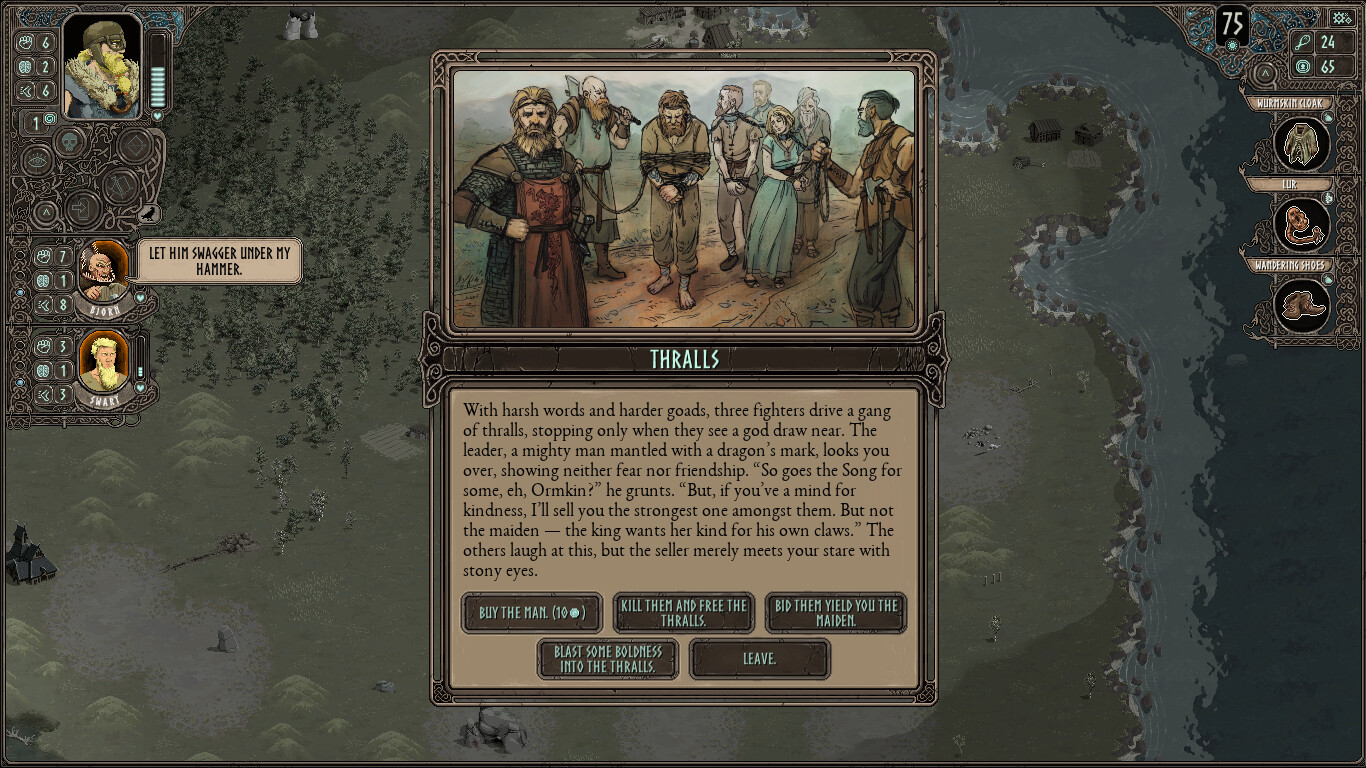Screen dimensions: 1366x768
Task: Select the Wandering Shoes item
Action: coord(1301,304)
